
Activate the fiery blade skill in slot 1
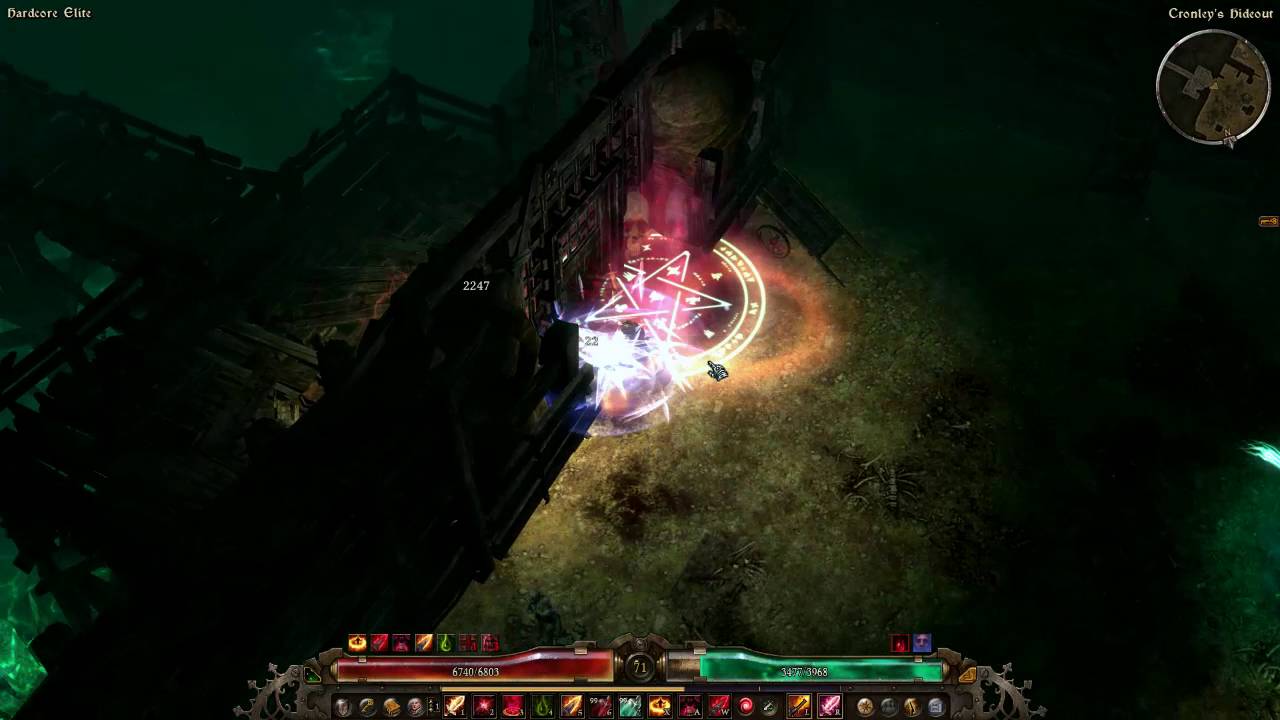(455, 707)
